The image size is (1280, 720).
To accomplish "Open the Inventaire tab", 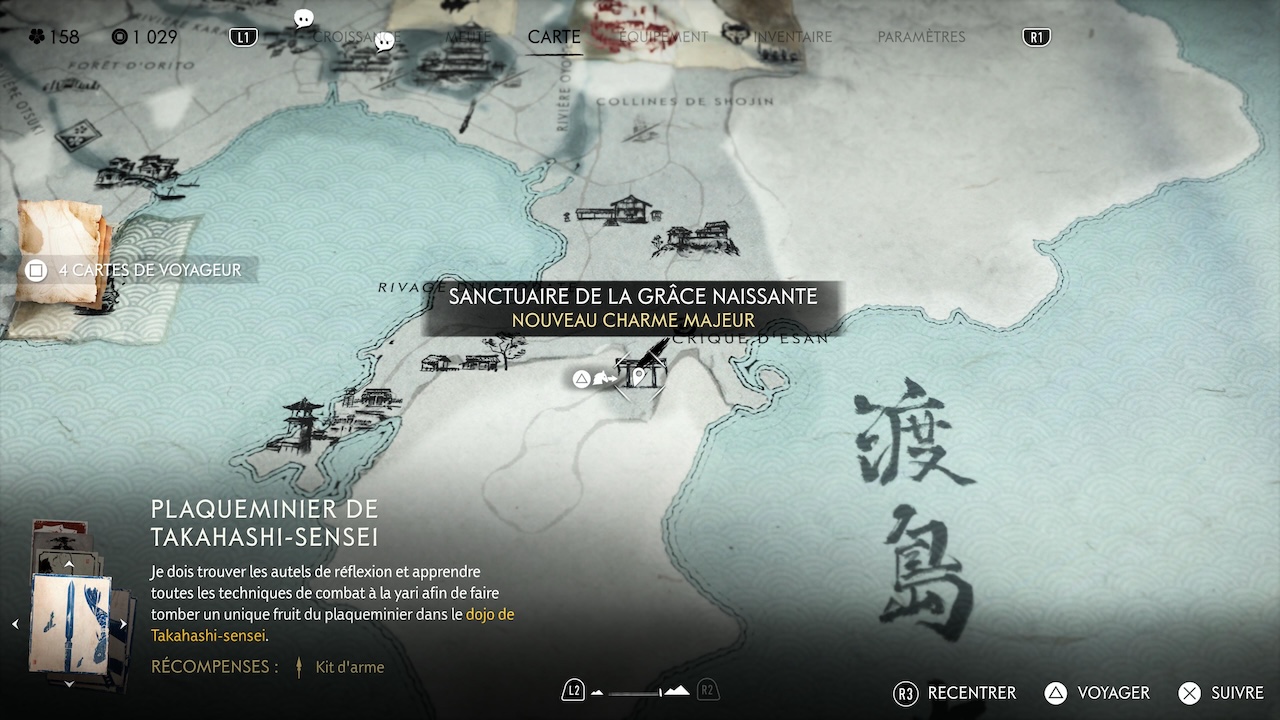I will (792, 37).
